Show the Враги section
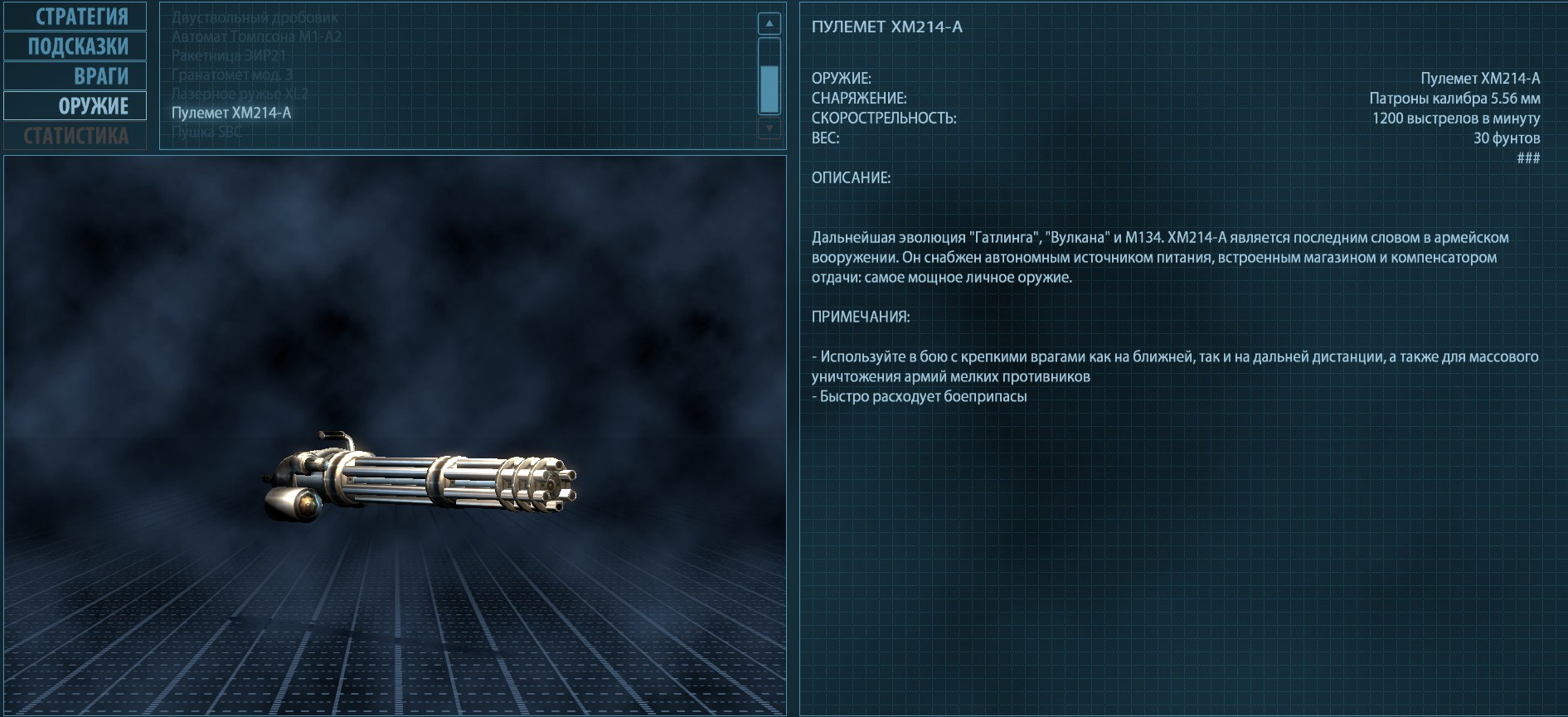1568x717 pixels. pyautogui.click(x=76, y=76)
